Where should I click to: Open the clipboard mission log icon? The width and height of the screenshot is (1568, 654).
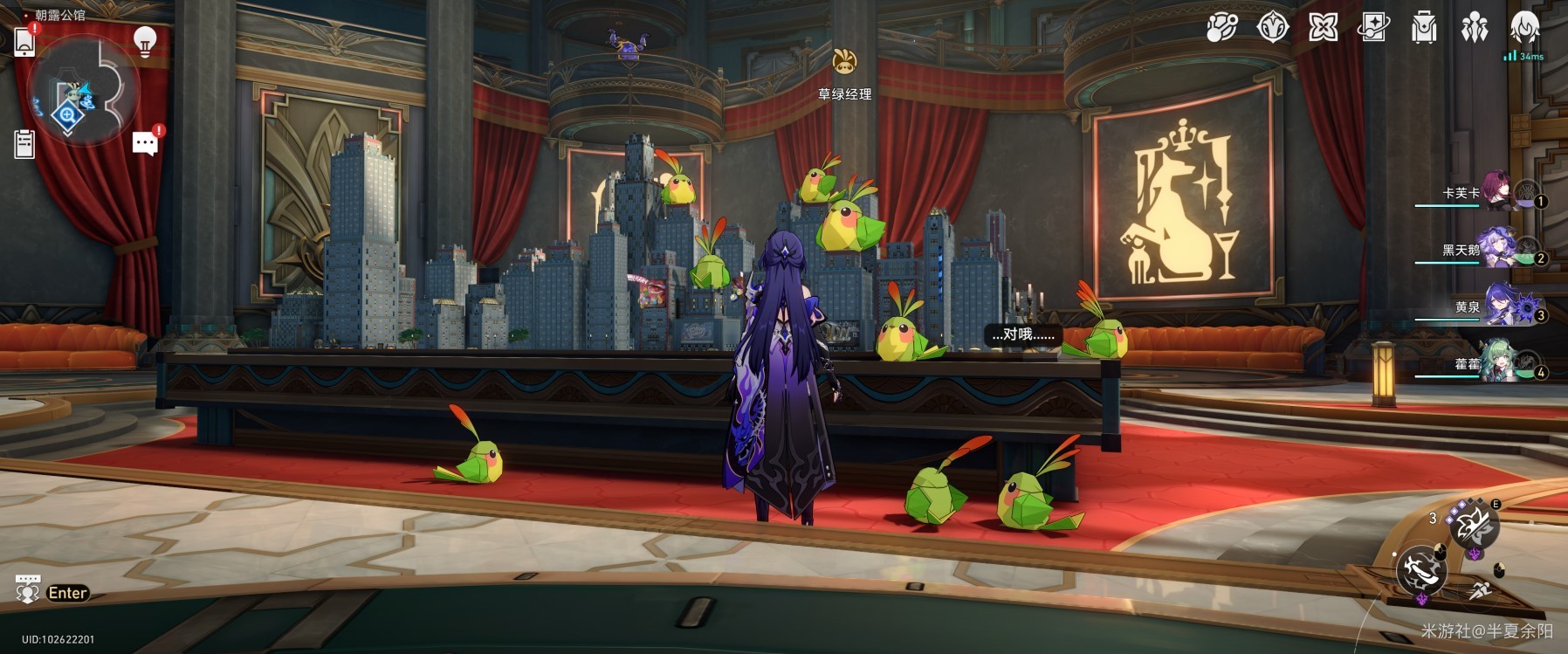coord(24,144)
